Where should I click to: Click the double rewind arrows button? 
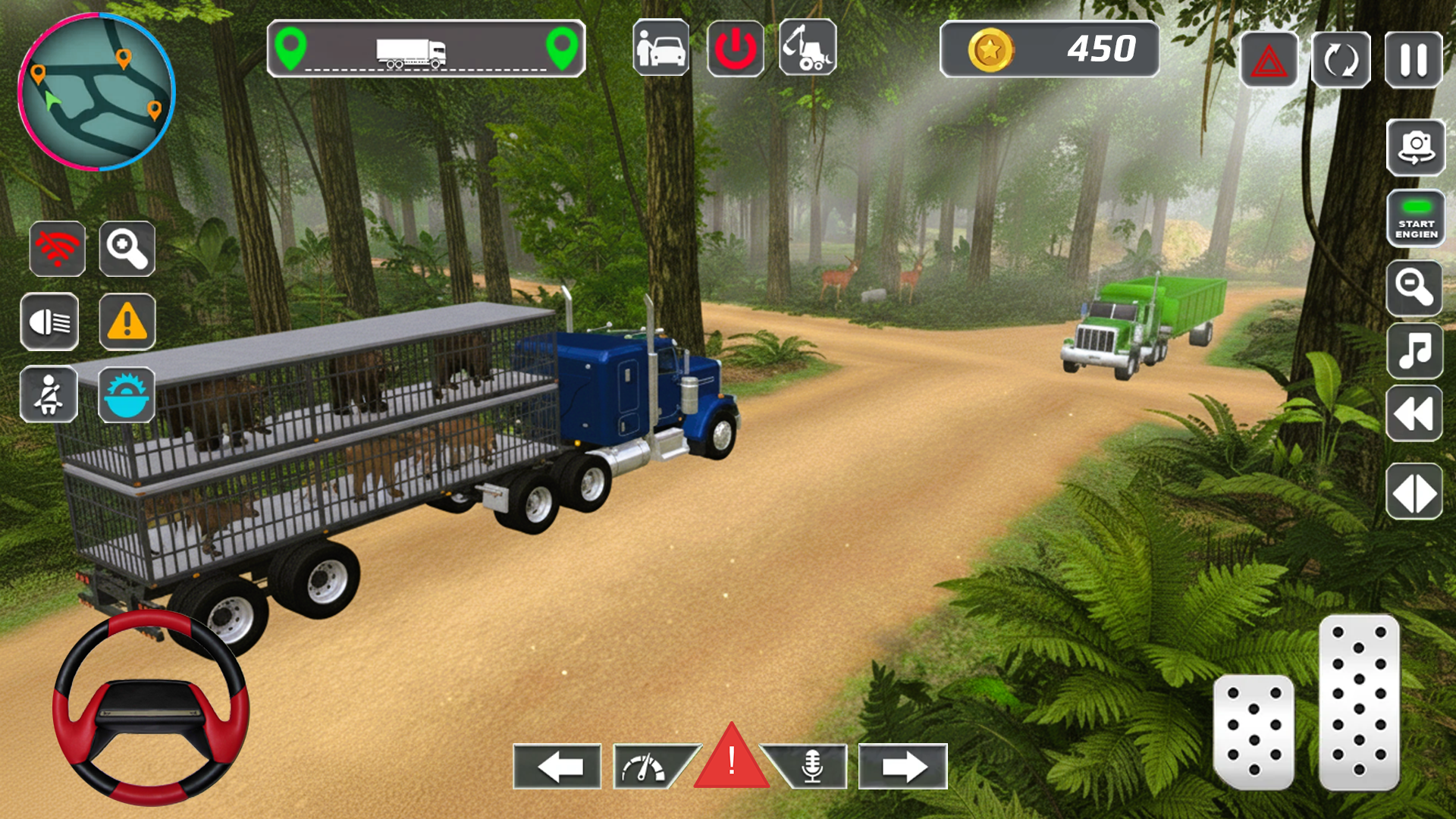tap(1414, 414)
